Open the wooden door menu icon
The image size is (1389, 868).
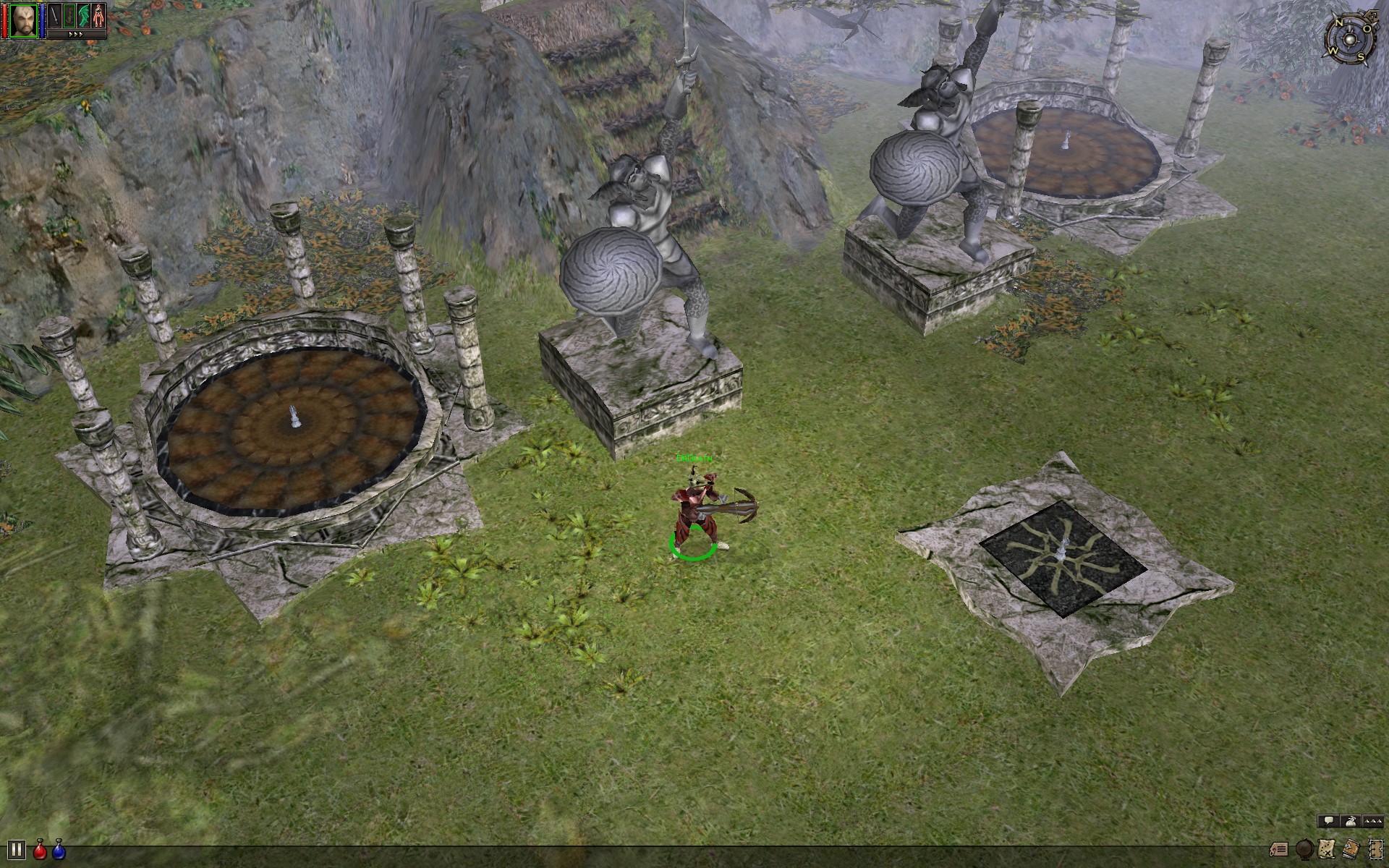[x=1375, y=849]
